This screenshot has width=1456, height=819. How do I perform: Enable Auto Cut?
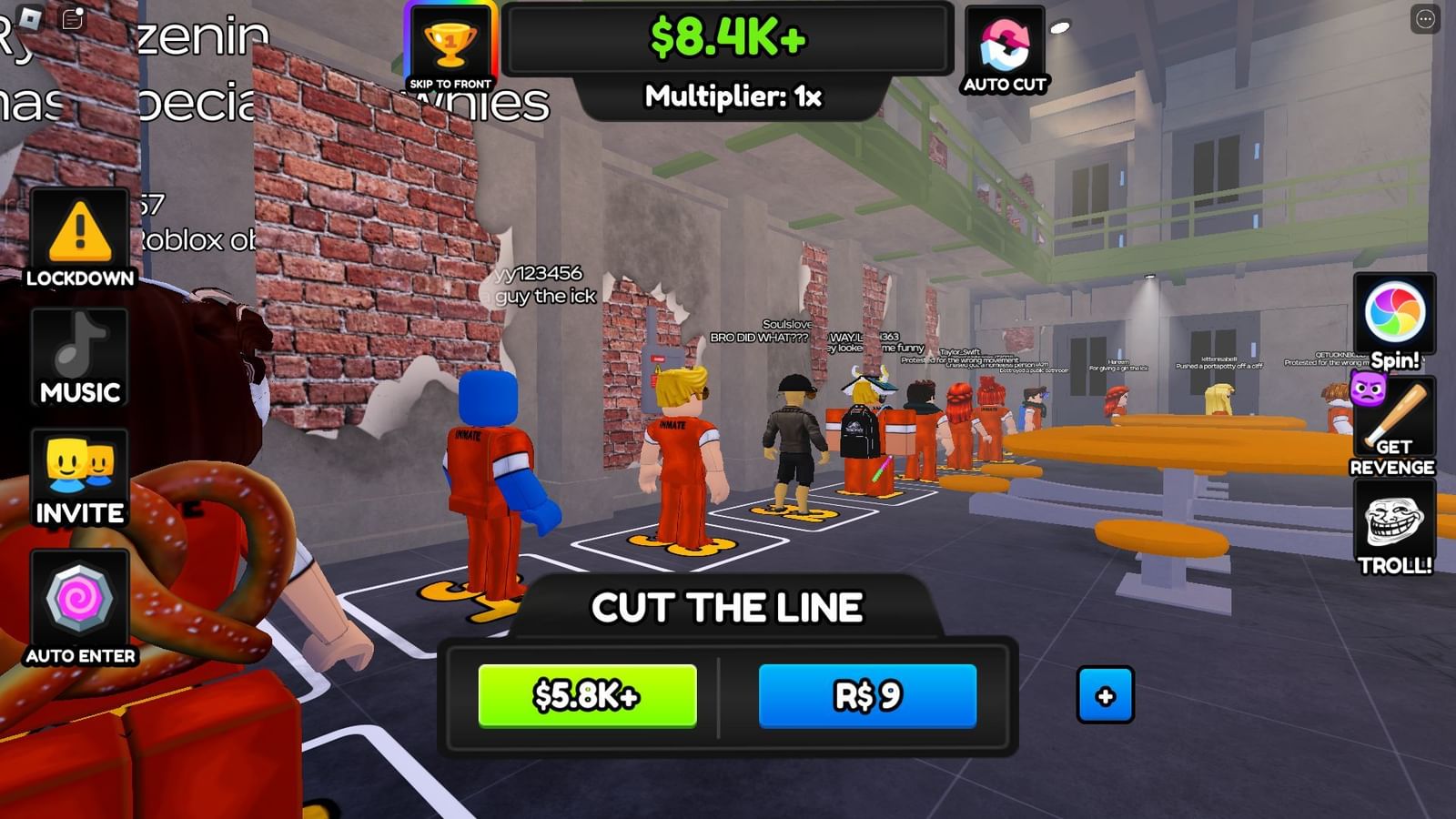pyautogui.click(x=1005, y=45)
